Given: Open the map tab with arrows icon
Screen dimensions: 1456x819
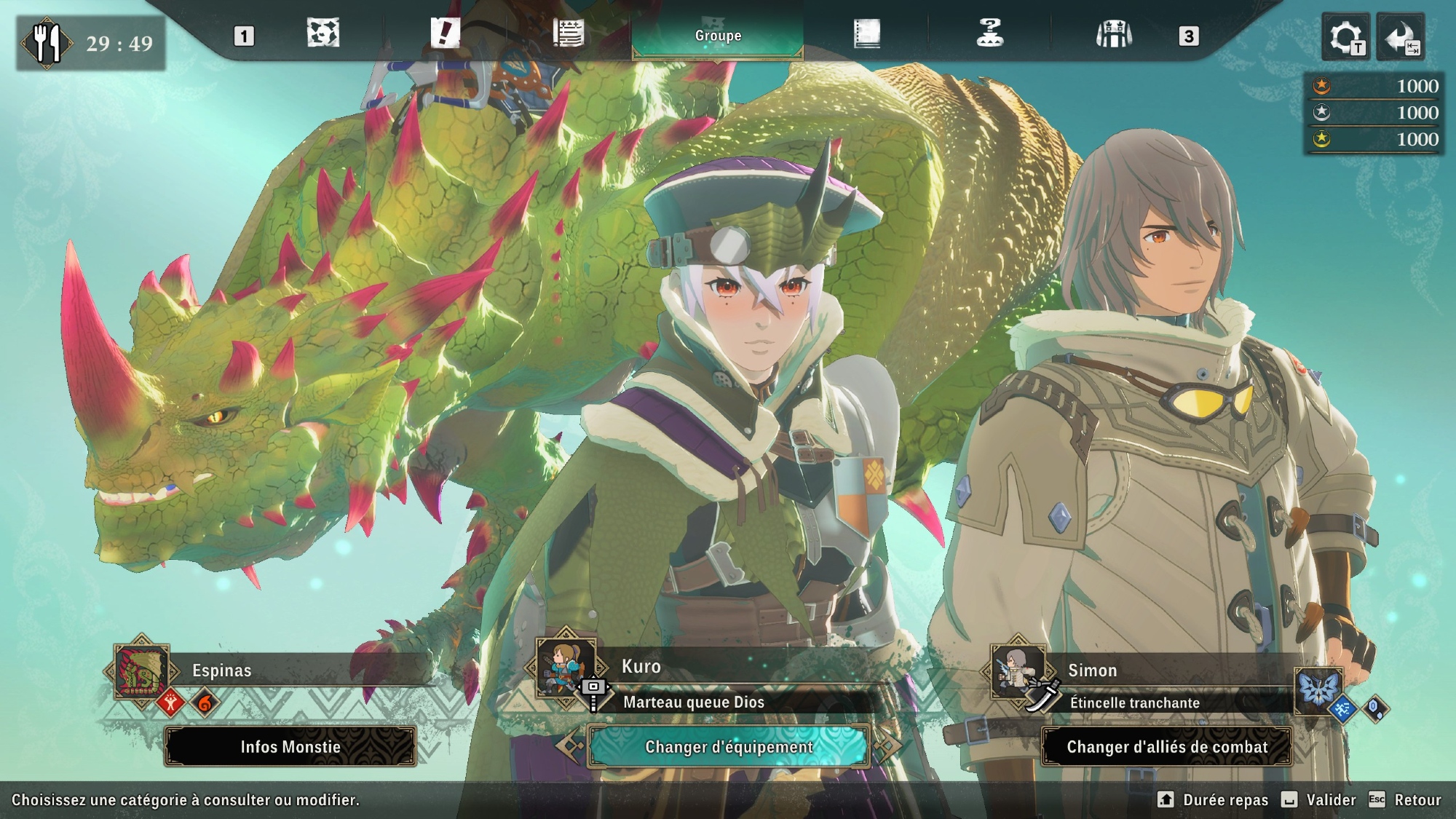Looking at the screenshot, I should (x=323, y=33).
